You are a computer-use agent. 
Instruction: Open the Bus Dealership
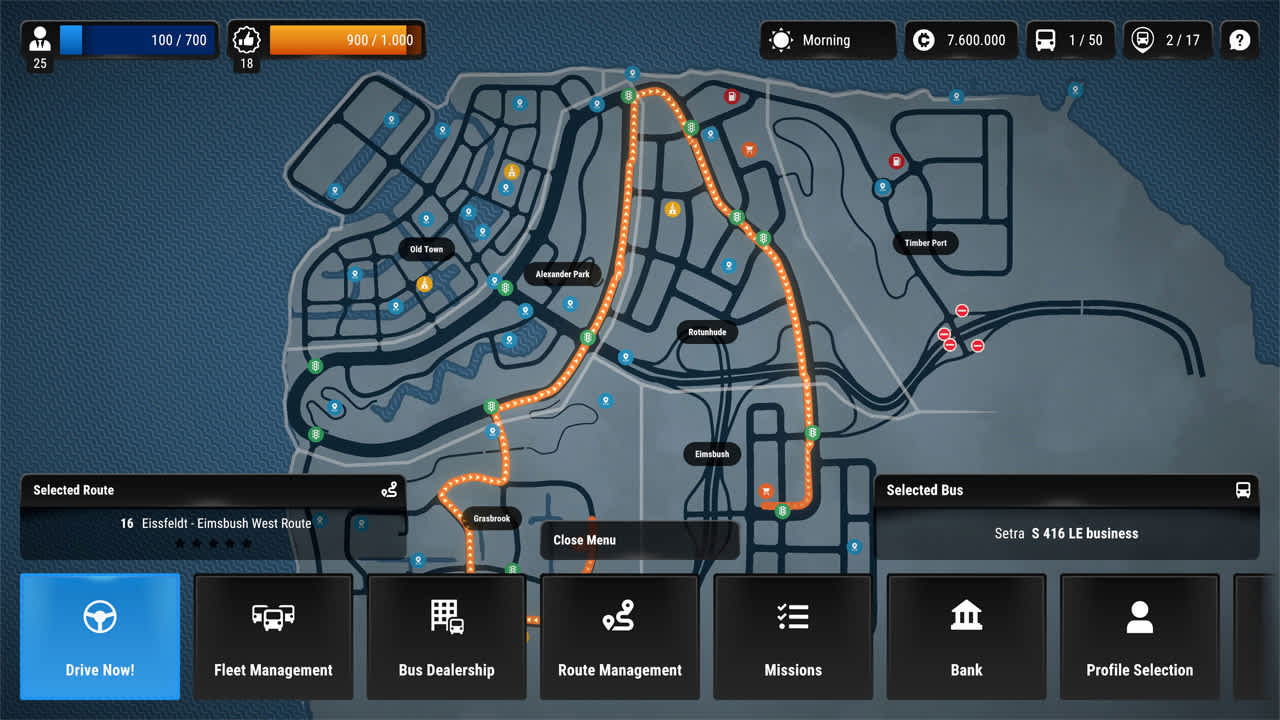(446, 636)
